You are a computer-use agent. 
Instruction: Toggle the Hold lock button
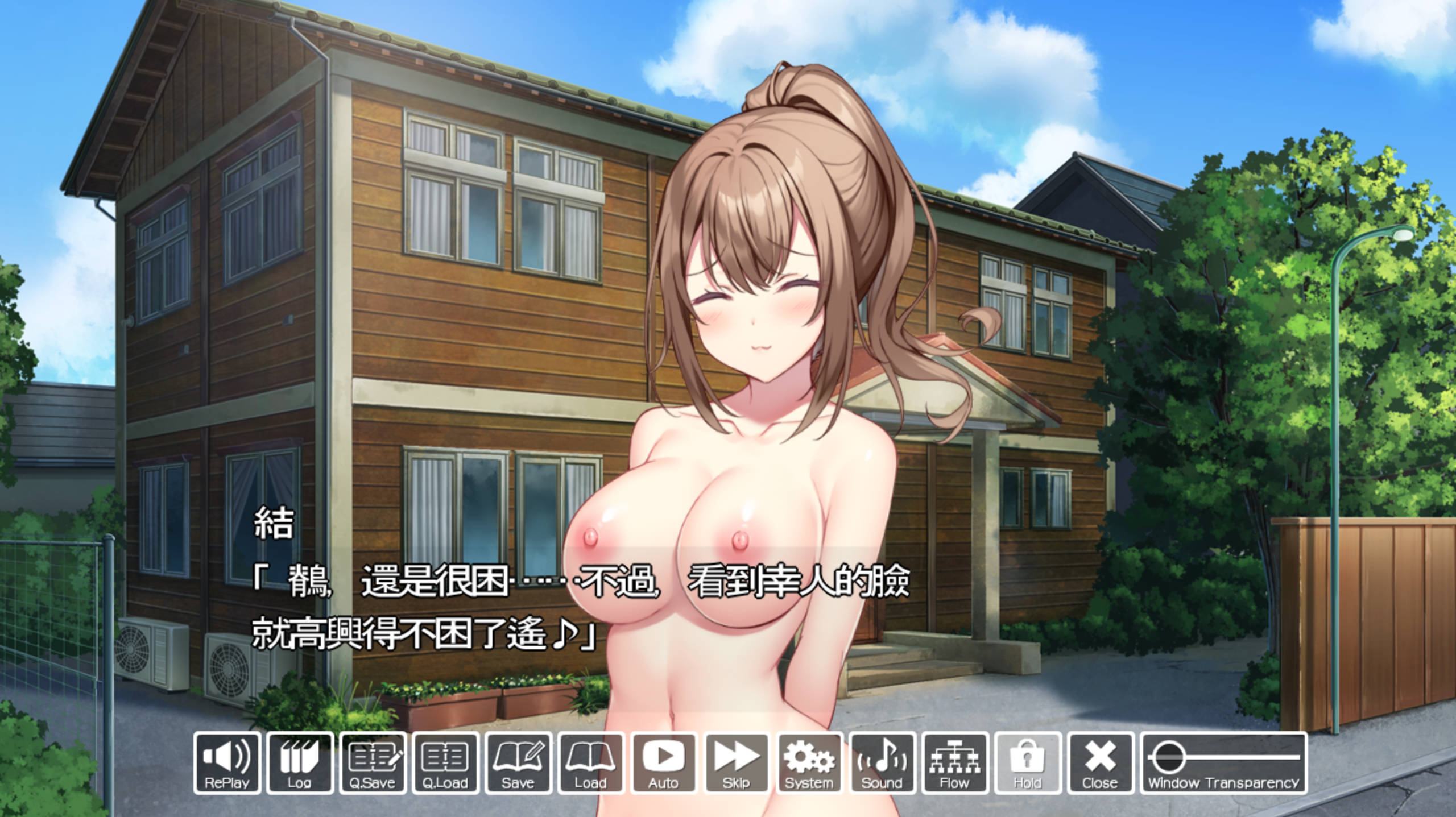1027,762
